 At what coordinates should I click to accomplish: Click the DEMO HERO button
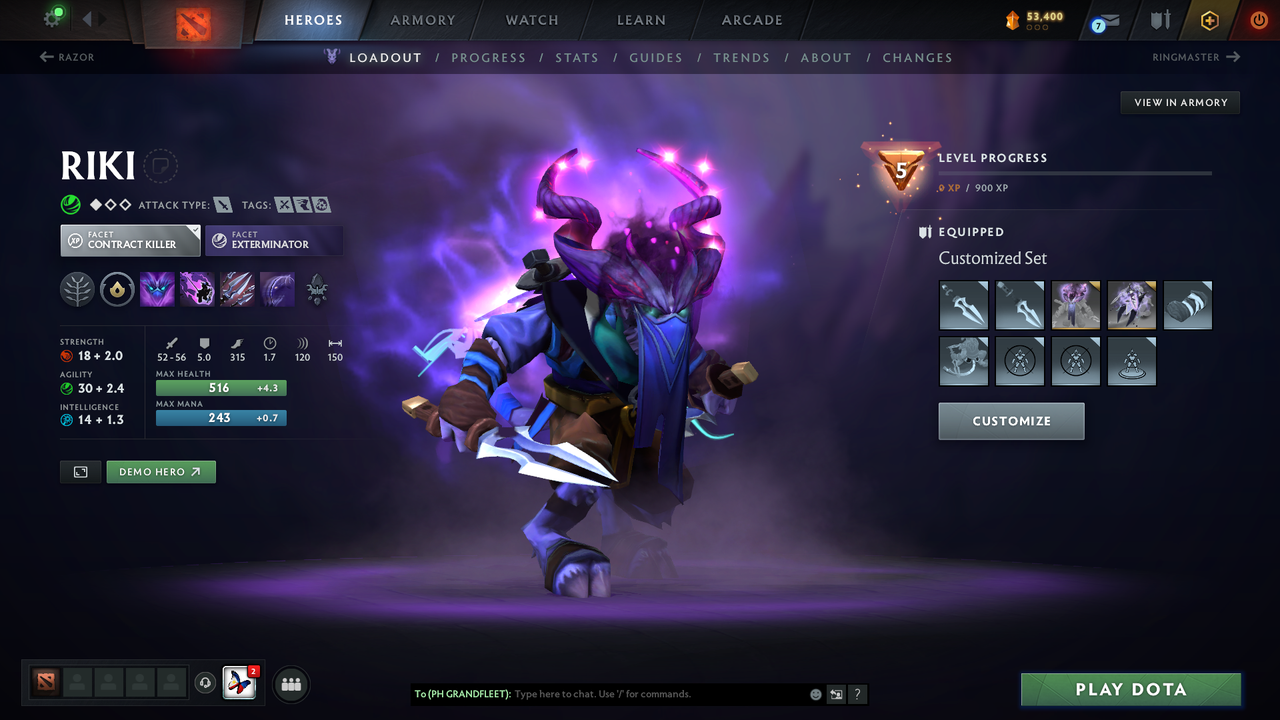(161, 471)
